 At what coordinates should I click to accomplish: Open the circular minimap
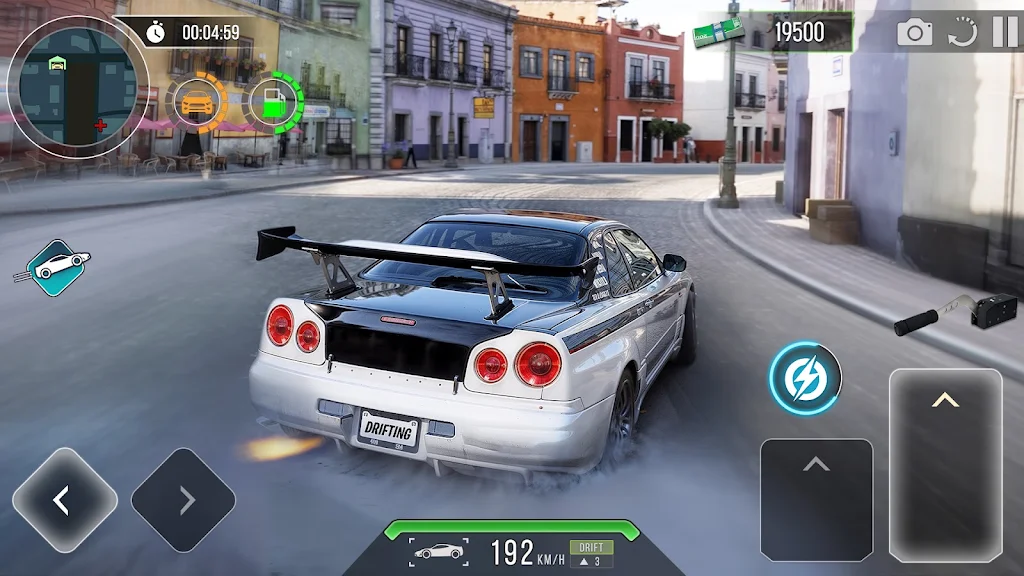click(77, 86)
